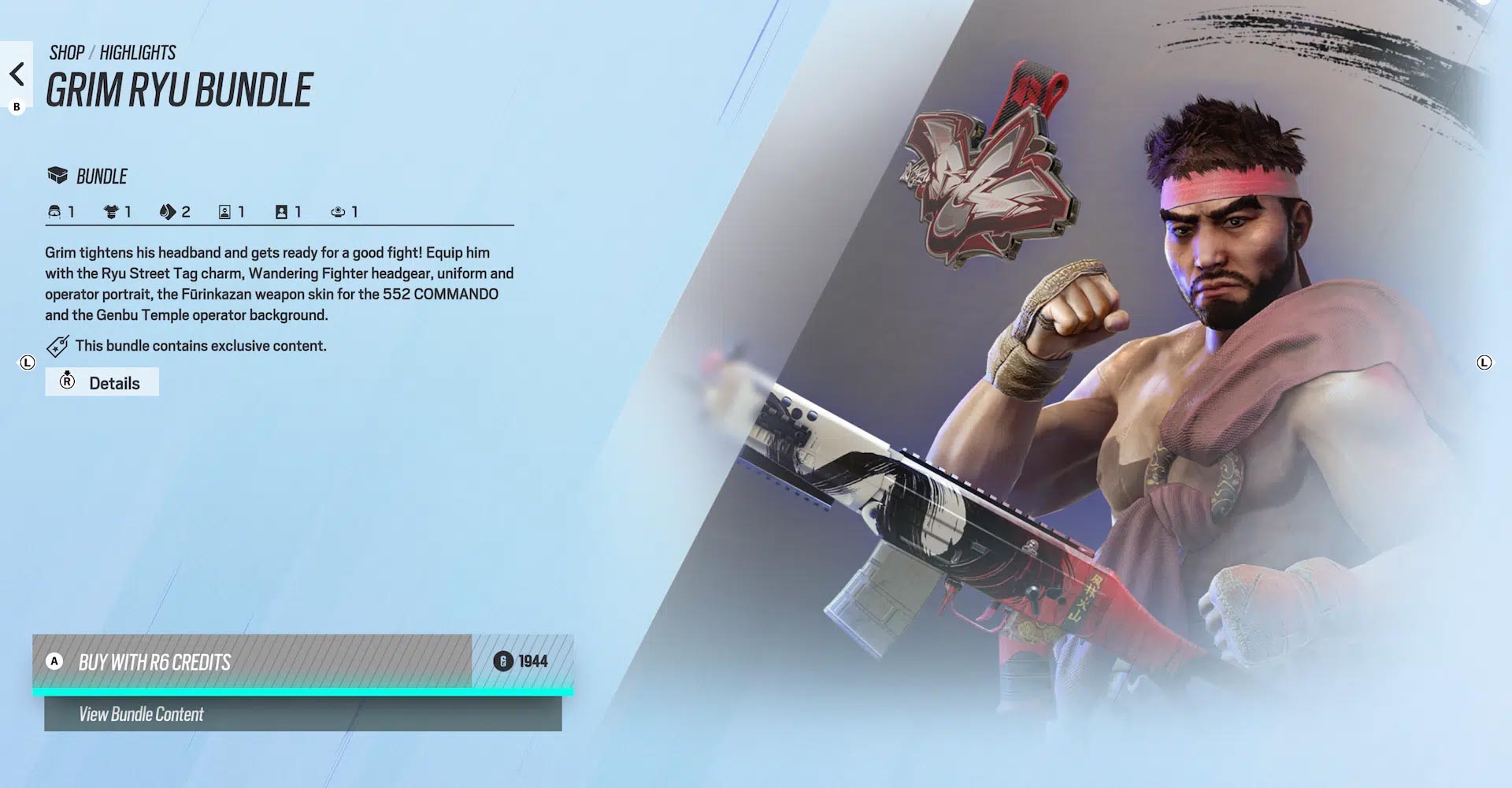Select the Shop breadcrumb item

point(65,52)
